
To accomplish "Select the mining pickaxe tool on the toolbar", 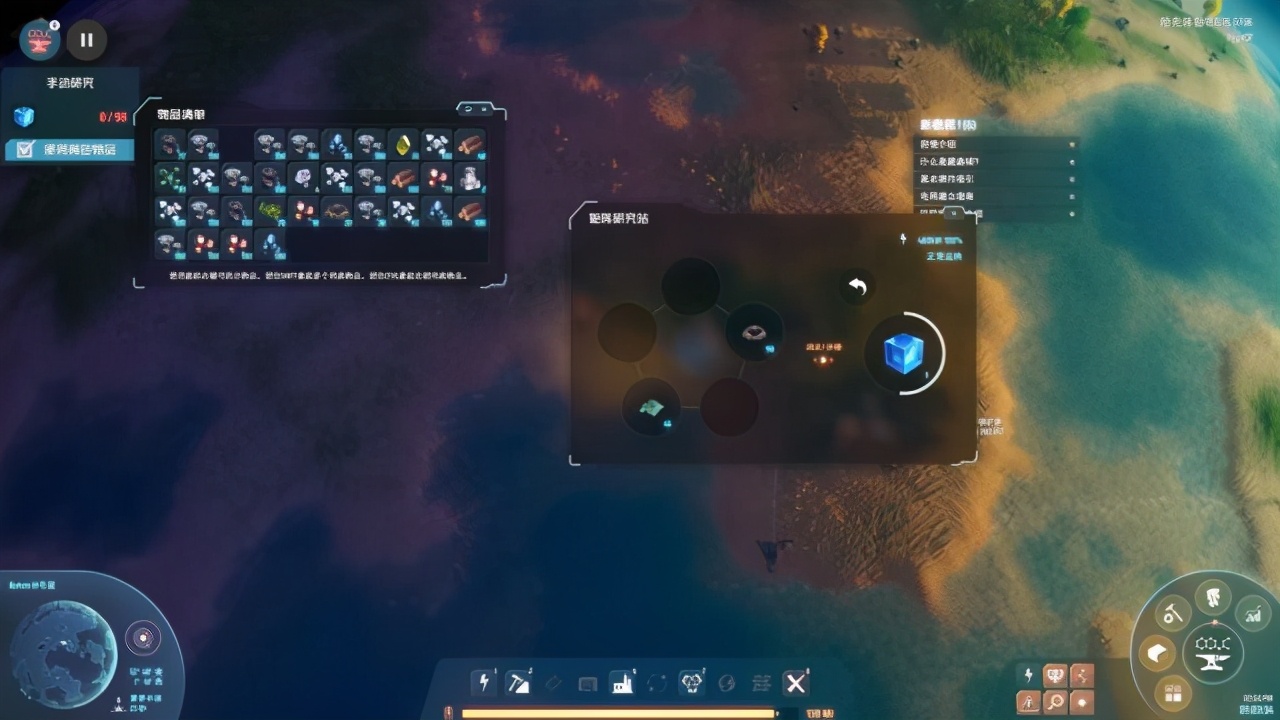I will [x=518, y=682].
